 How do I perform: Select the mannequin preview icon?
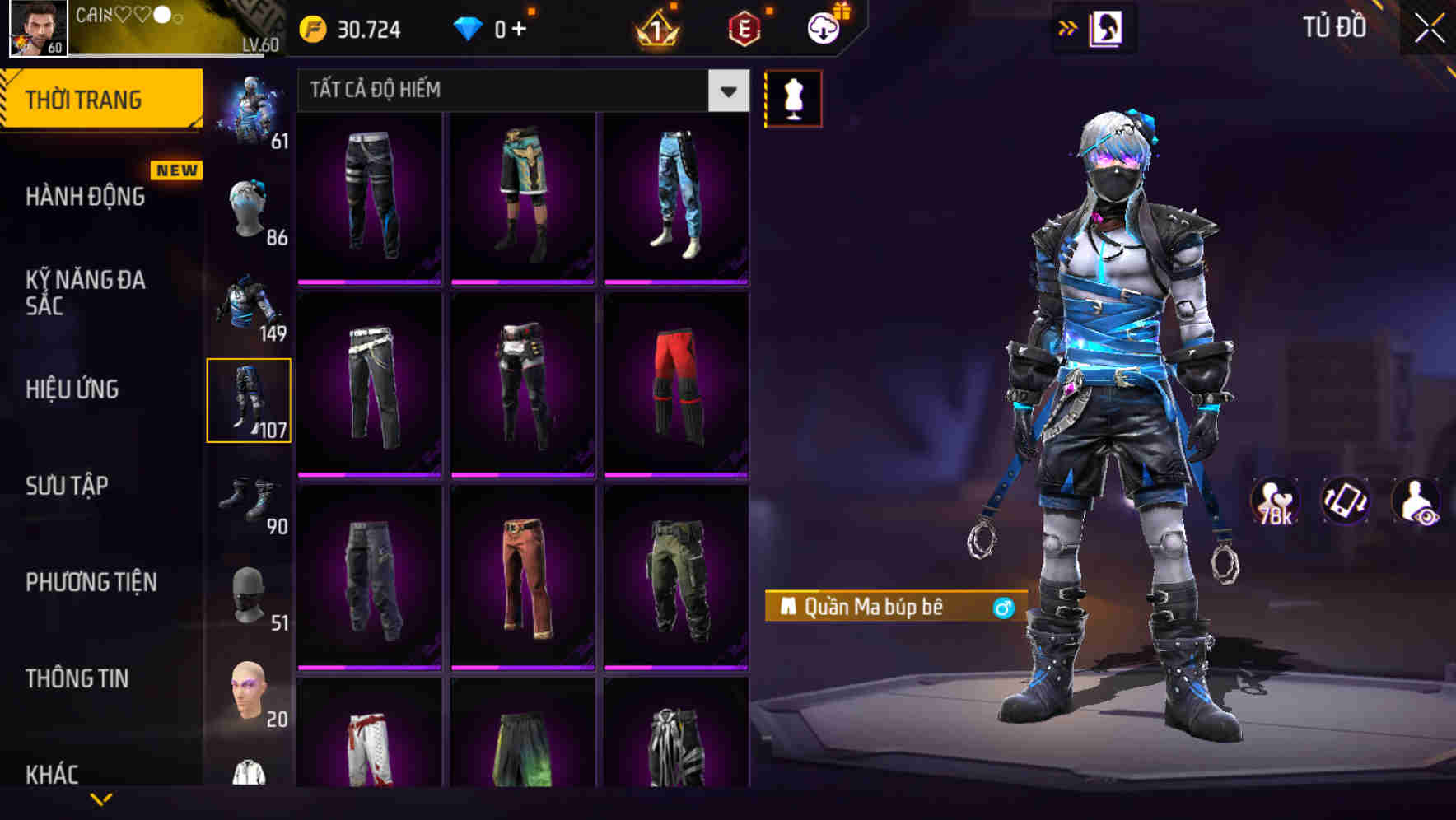coord(793,97)
